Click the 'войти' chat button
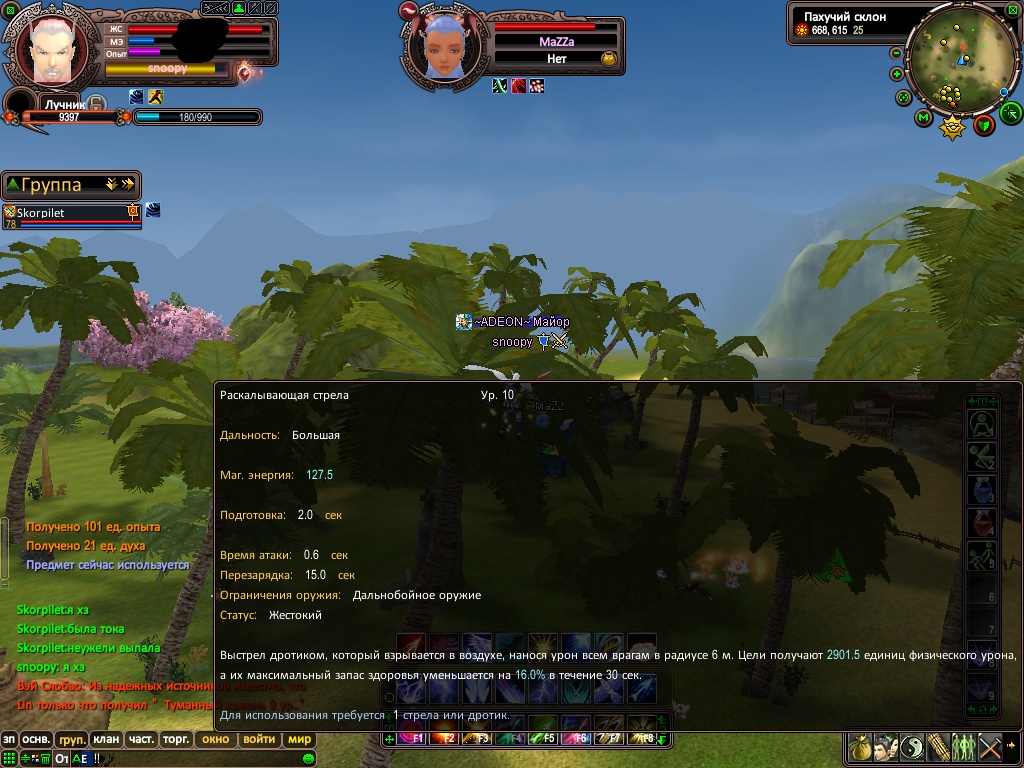 (259, 740)
